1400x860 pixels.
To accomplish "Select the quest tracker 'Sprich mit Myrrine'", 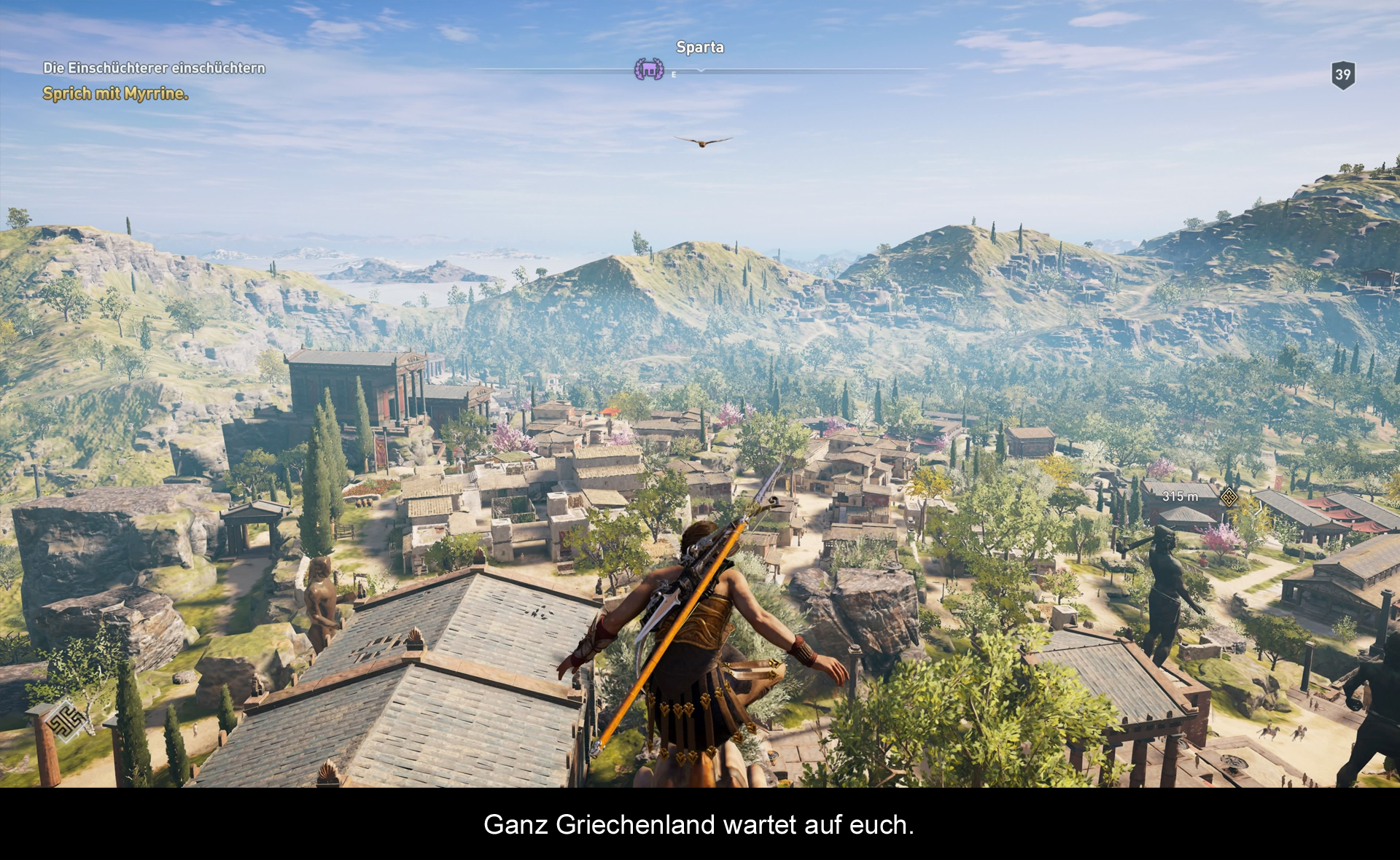I will 115,93.
